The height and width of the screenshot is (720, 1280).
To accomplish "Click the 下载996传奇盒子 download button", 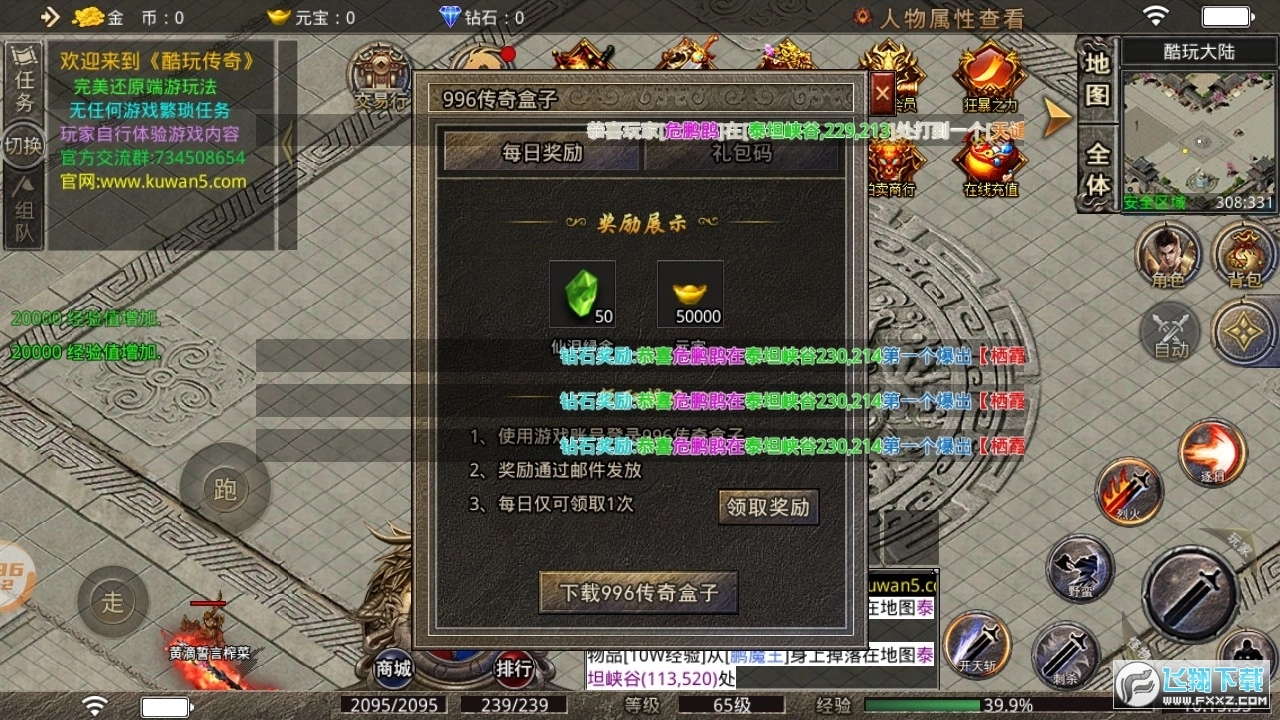I will point(638,592).
